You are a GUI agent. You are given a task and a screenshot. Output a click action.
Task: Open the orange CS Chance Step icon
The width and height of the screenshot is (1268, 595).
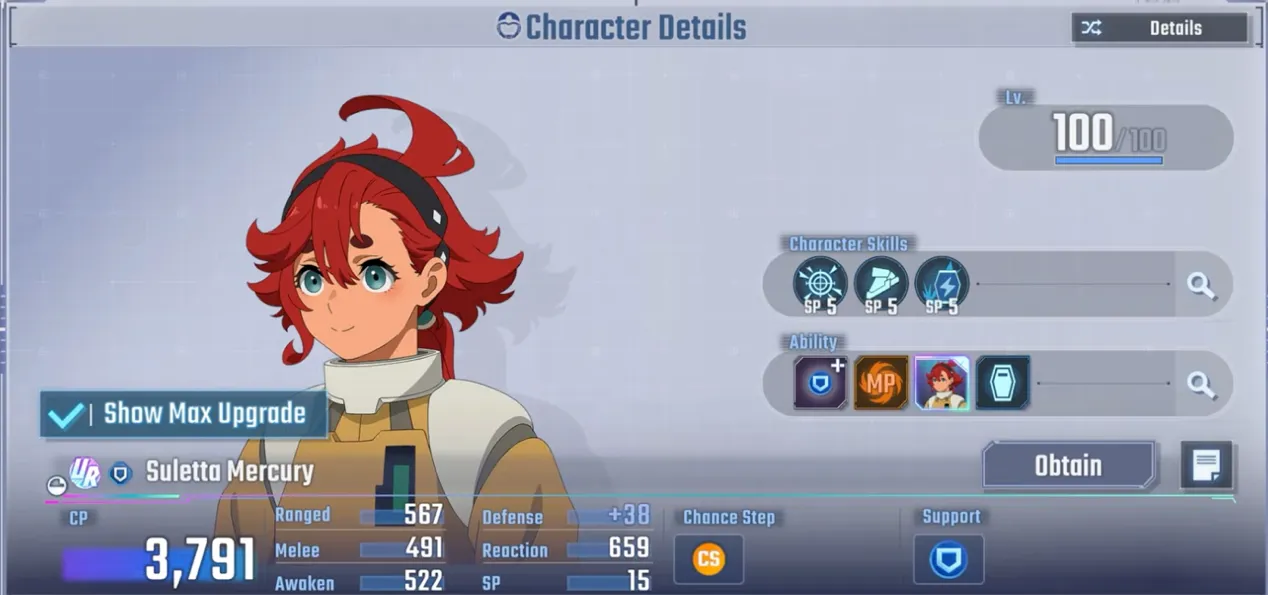[x=708, y=559]
